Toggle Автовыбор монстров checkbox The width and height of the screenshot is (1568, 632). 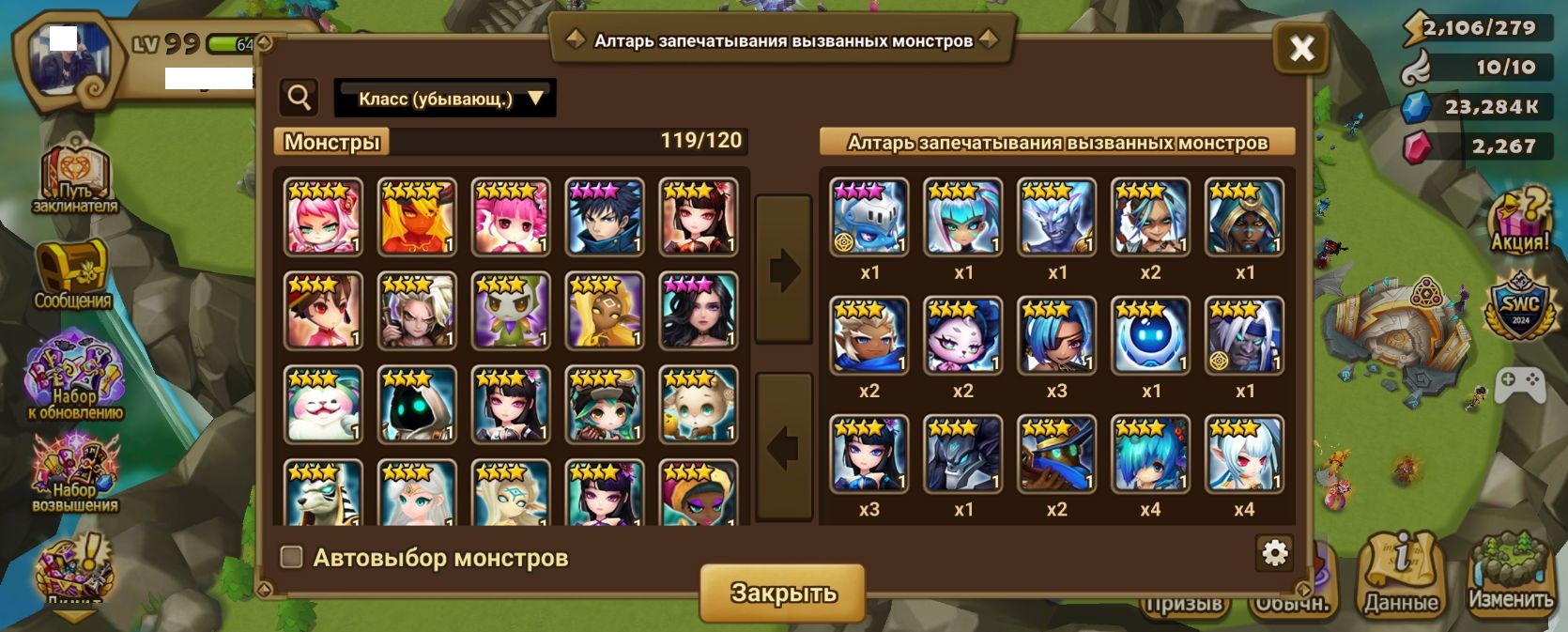292,557
